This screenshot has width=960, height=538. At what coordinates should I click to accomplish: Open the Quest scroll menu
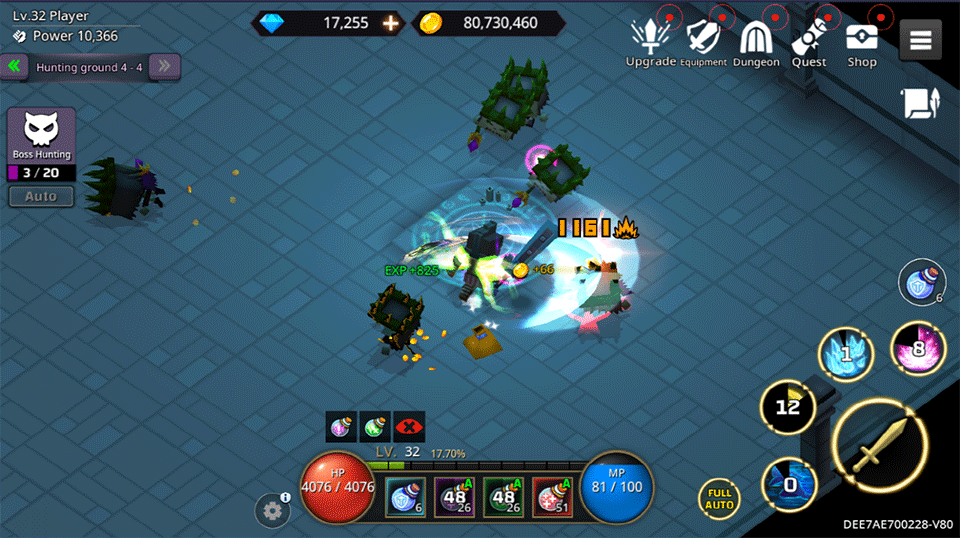tap(809, 42)
